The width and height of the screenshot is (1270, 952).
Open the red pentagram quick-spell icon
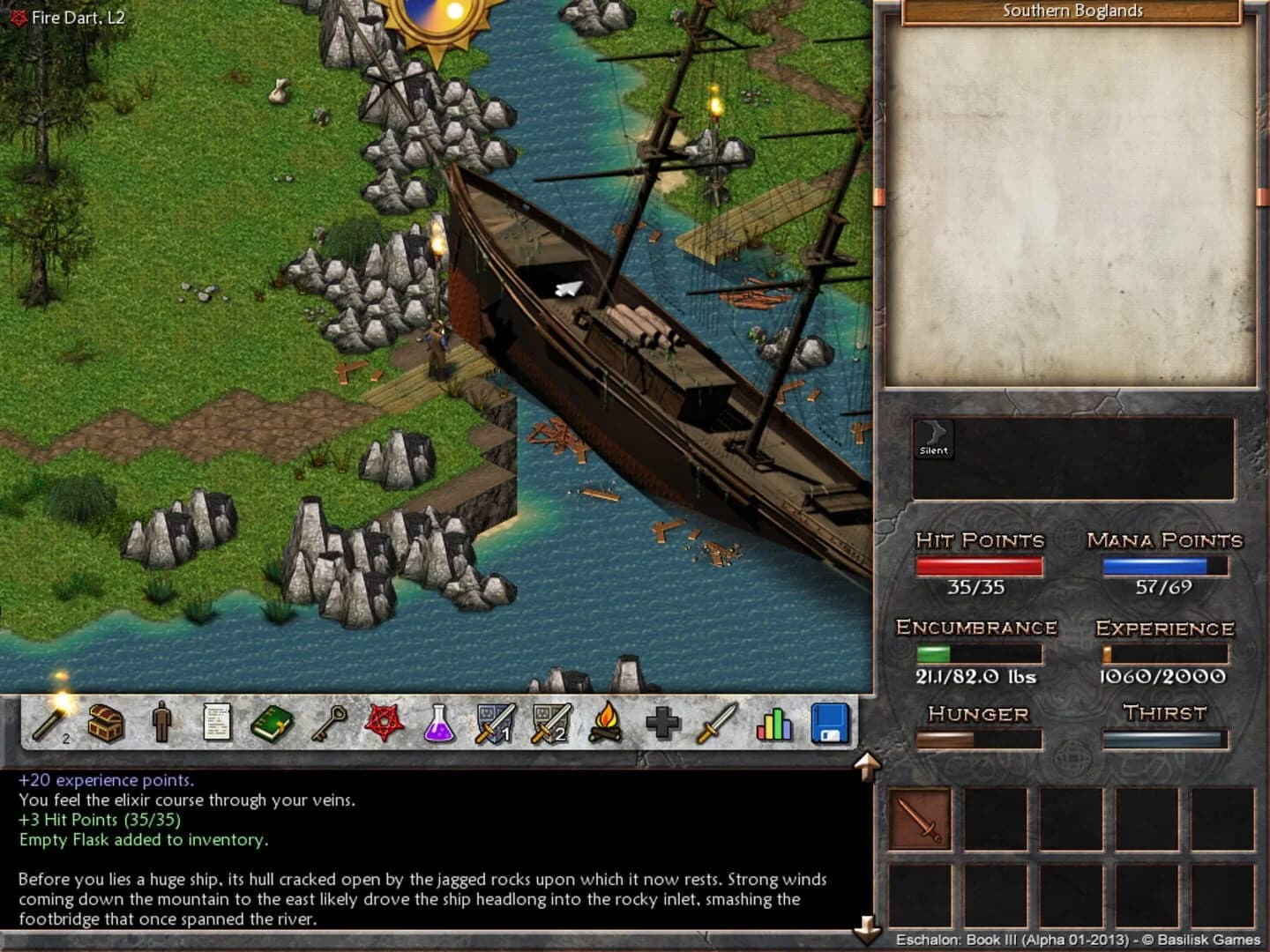point(381,721)
